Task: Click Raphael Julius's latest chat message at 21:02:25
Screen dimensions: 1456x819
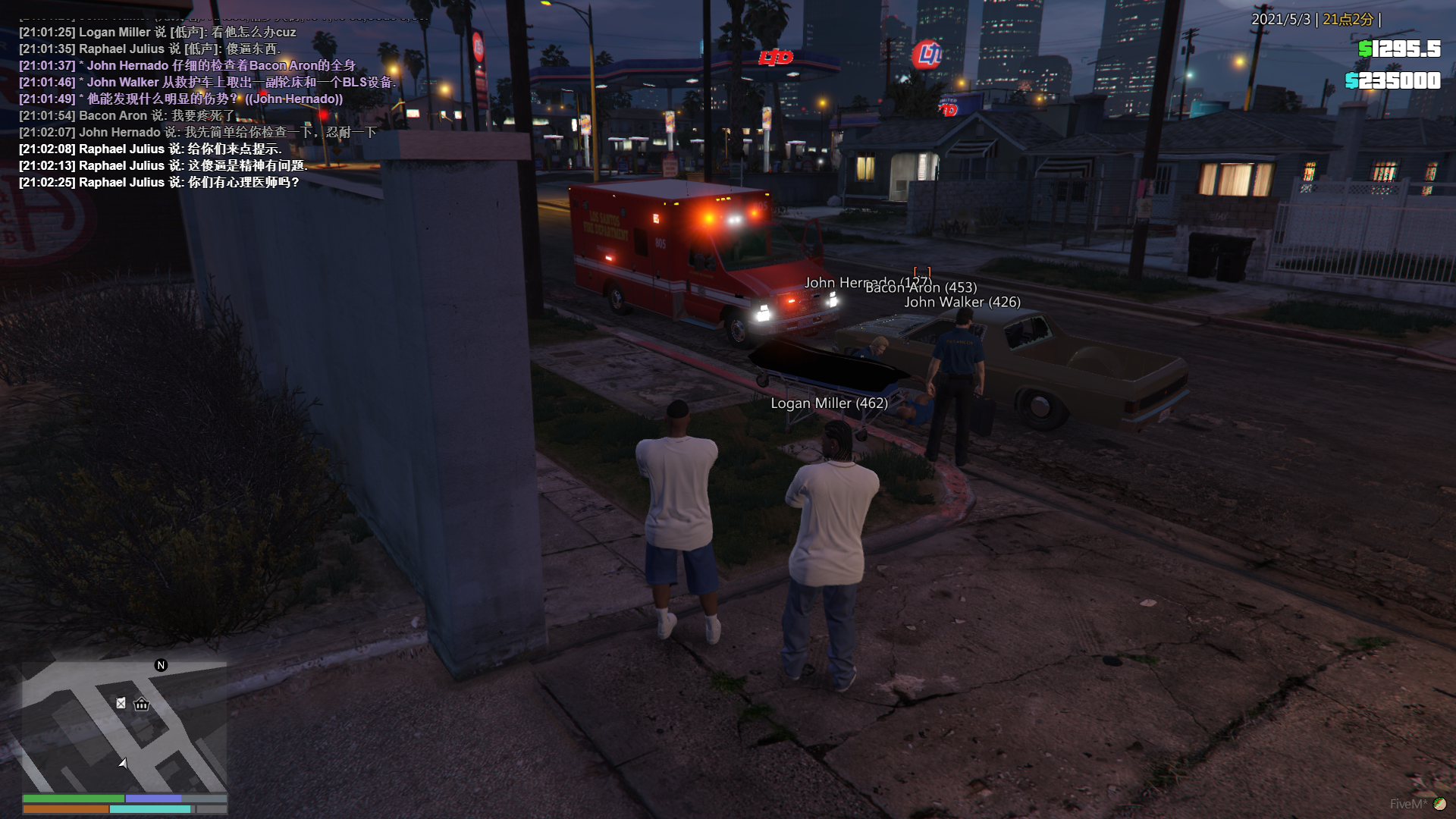Action: (158, 183)
